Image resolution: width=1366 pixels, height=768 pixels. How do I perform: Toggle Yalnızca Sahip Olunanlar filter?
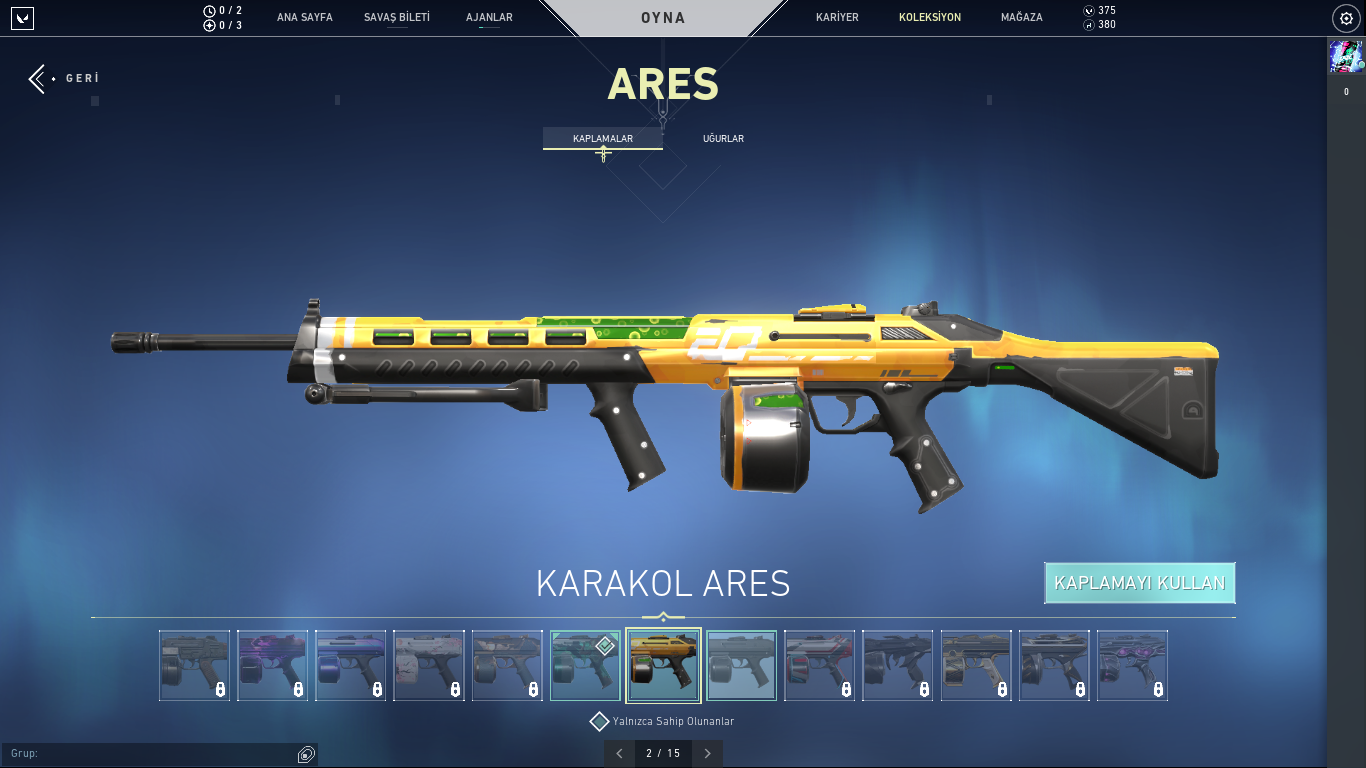pos(599,721)
